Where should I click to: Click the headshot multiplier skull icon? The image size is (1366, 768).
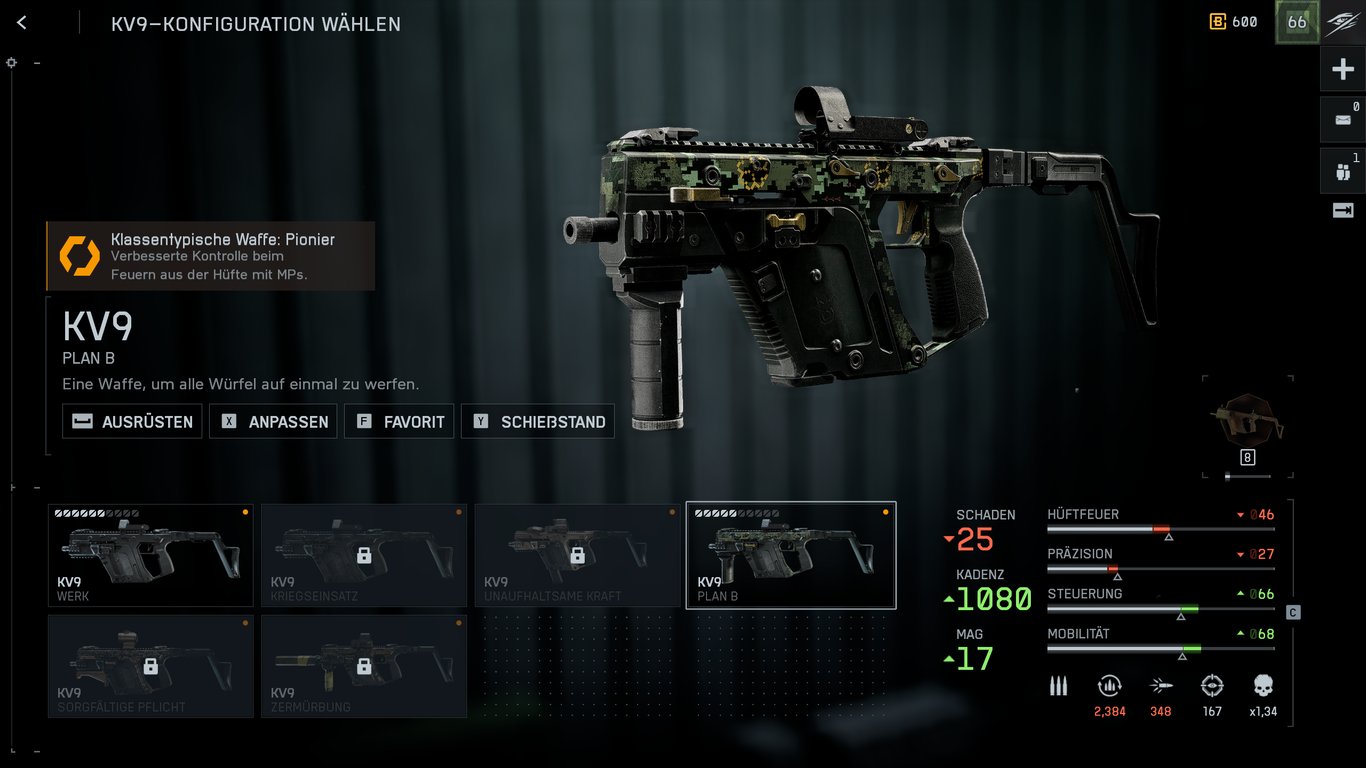pos(1261,687)
